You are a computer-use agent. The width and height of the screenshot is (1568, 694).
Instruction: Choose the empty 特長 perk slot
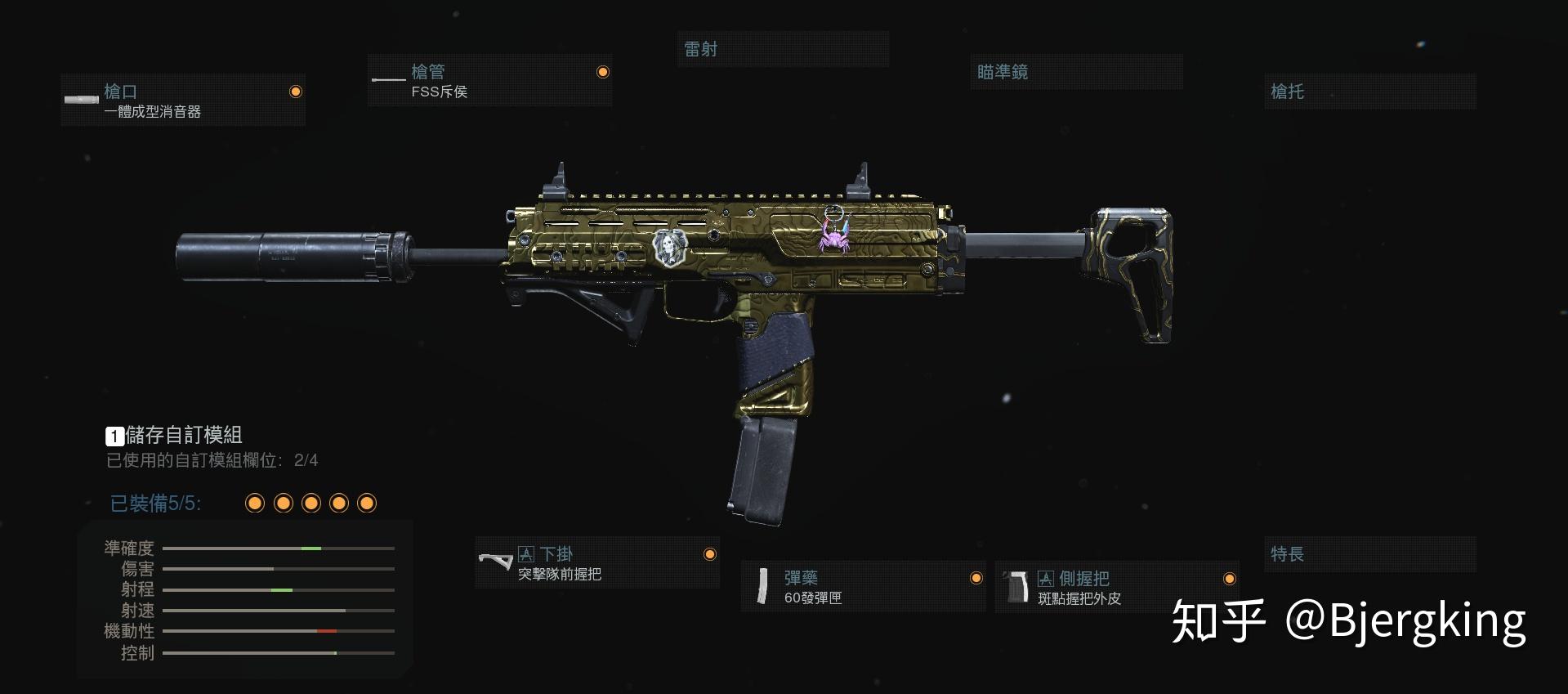tap(1369, 554)
